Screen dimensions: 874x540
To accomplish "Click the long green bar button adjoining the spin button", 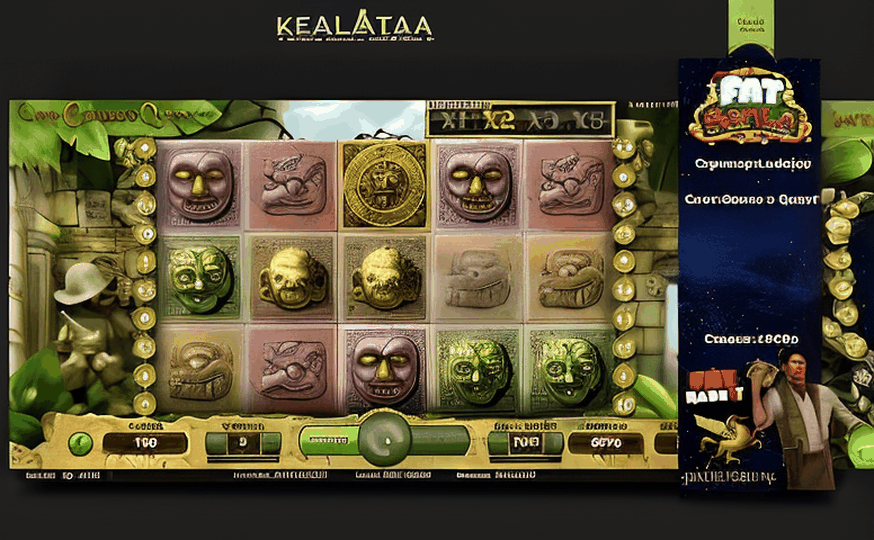I will [x=326, y=441].
